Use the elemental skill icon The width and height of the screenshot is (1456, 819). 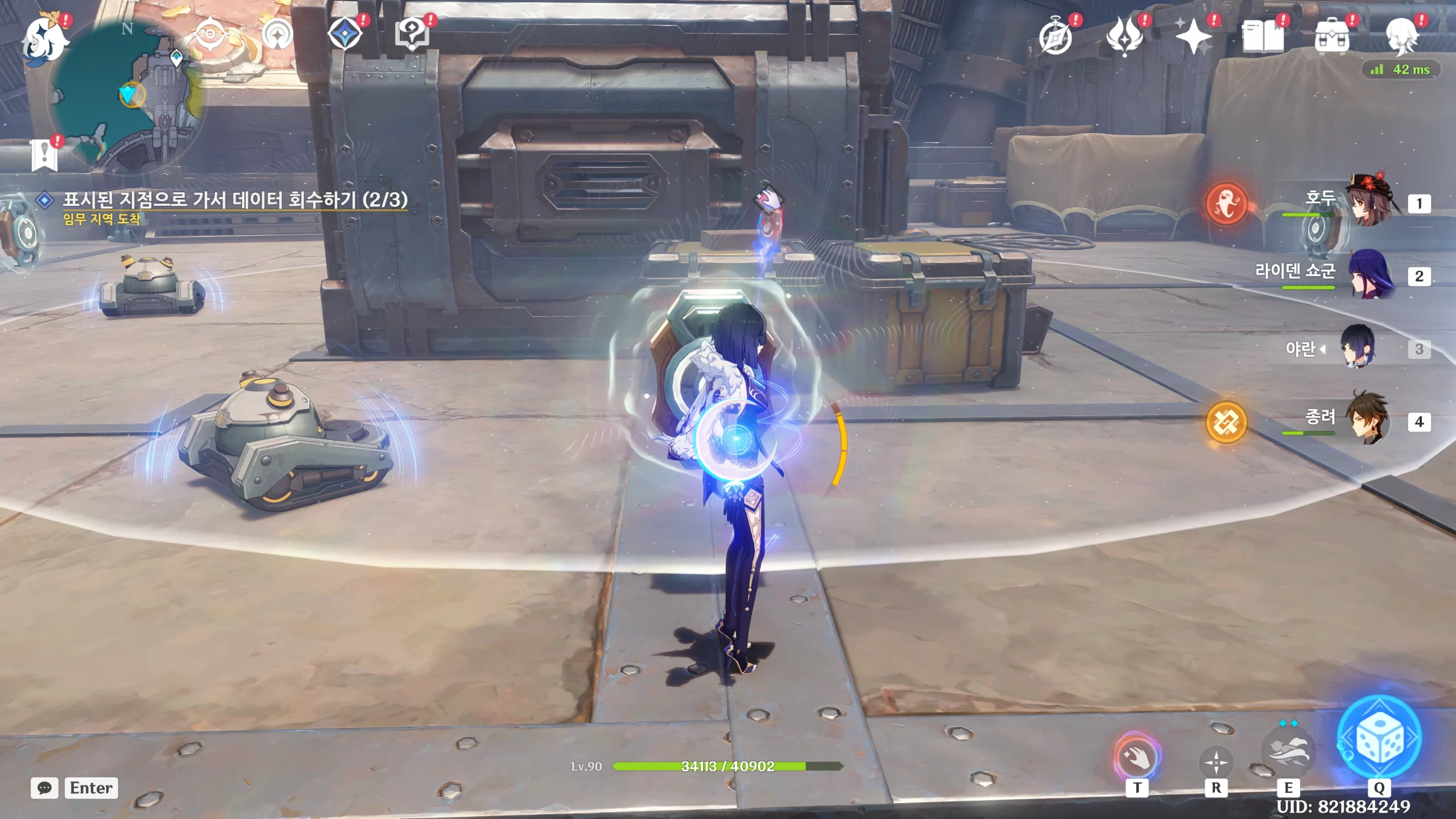pyautogui.click(x=1288, y=752)
